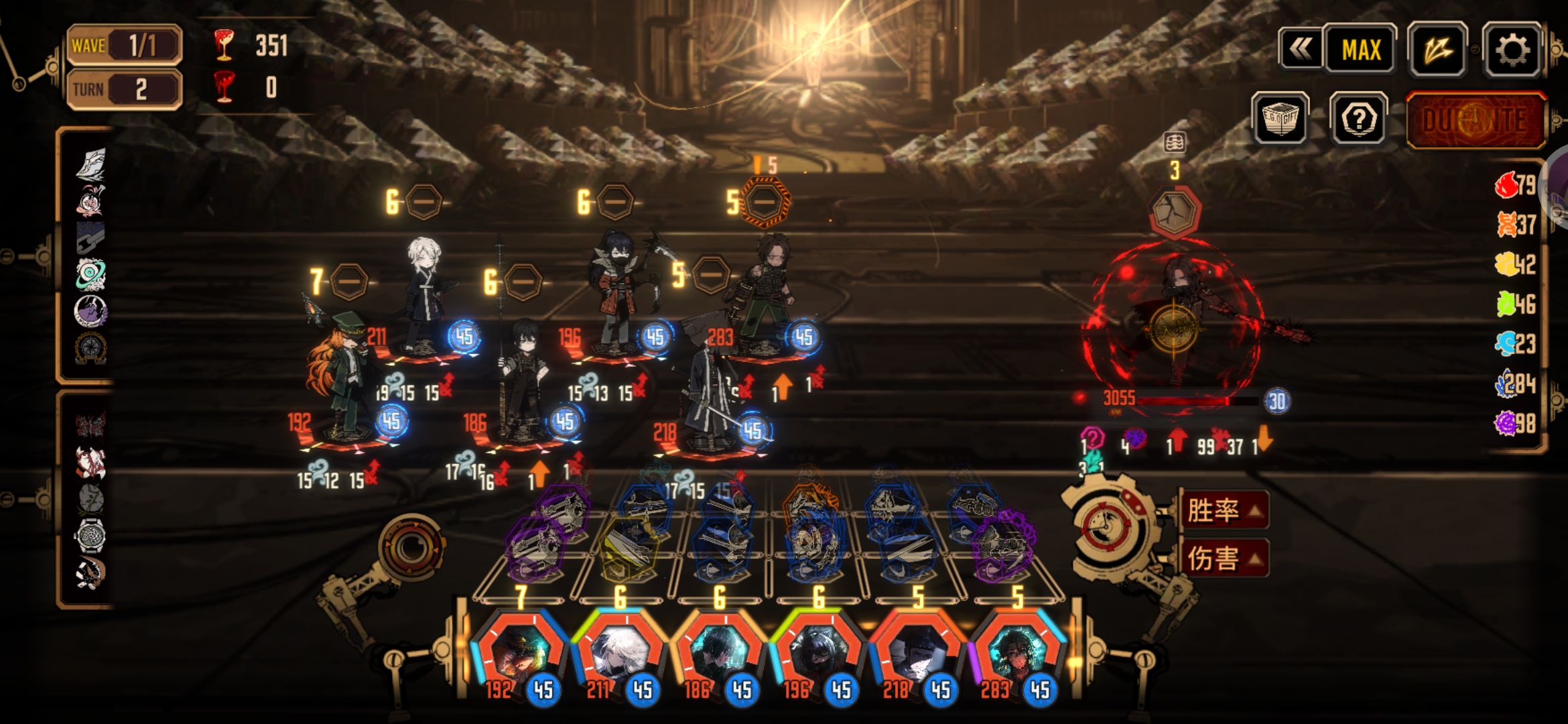Open the settings gear menu
This screenshot has height=724, width=1568.
(1512, 49)
